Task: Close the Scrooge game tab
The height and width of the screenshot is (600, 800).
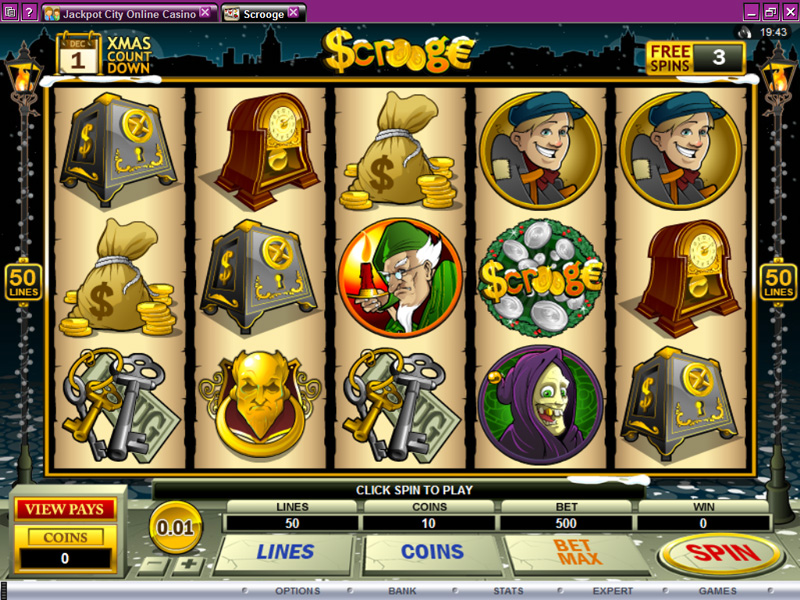Action: (293, 12)
